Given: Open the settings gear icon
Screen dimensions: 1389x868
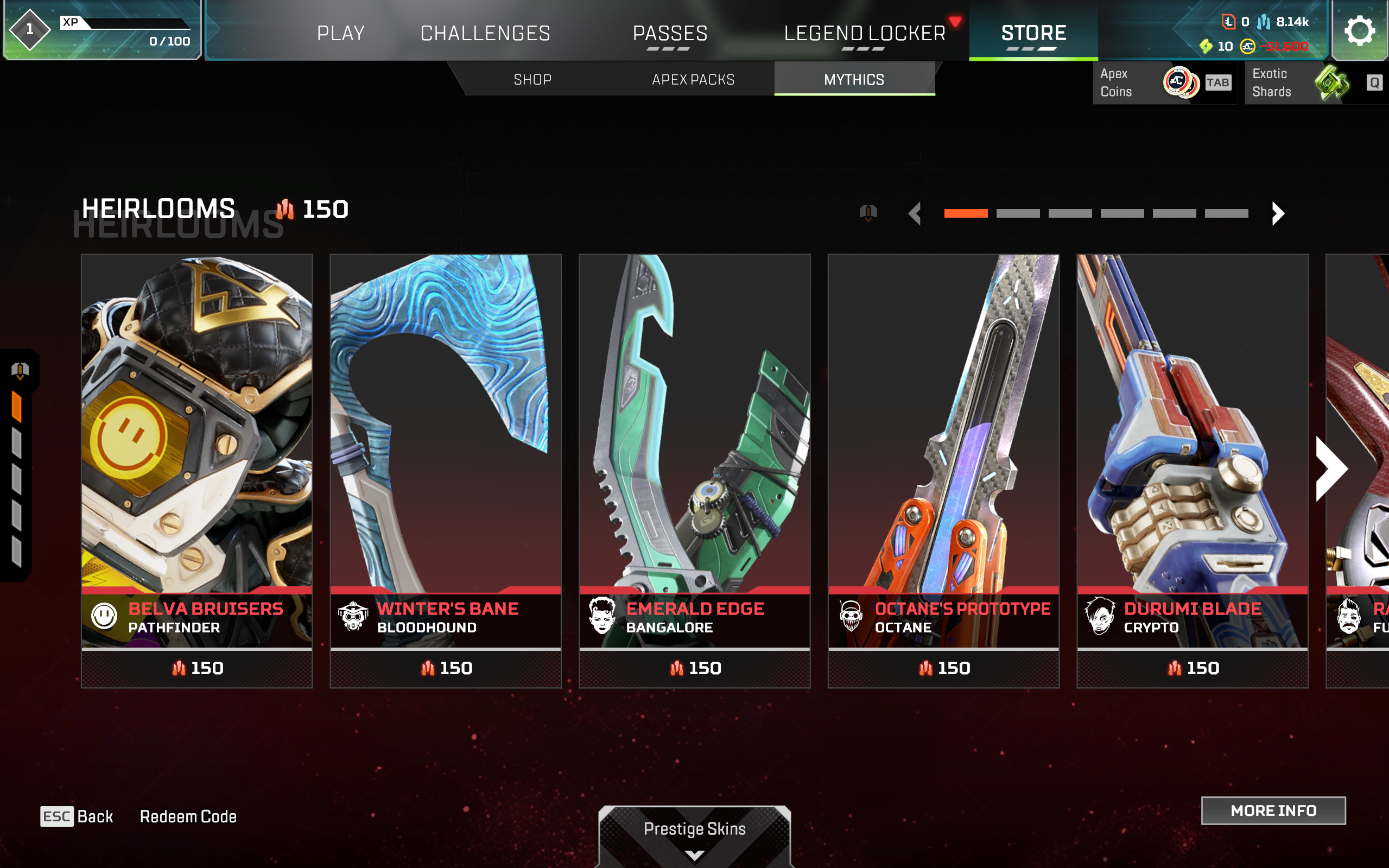Looking at the screenshot, I should coord(1359,30).
